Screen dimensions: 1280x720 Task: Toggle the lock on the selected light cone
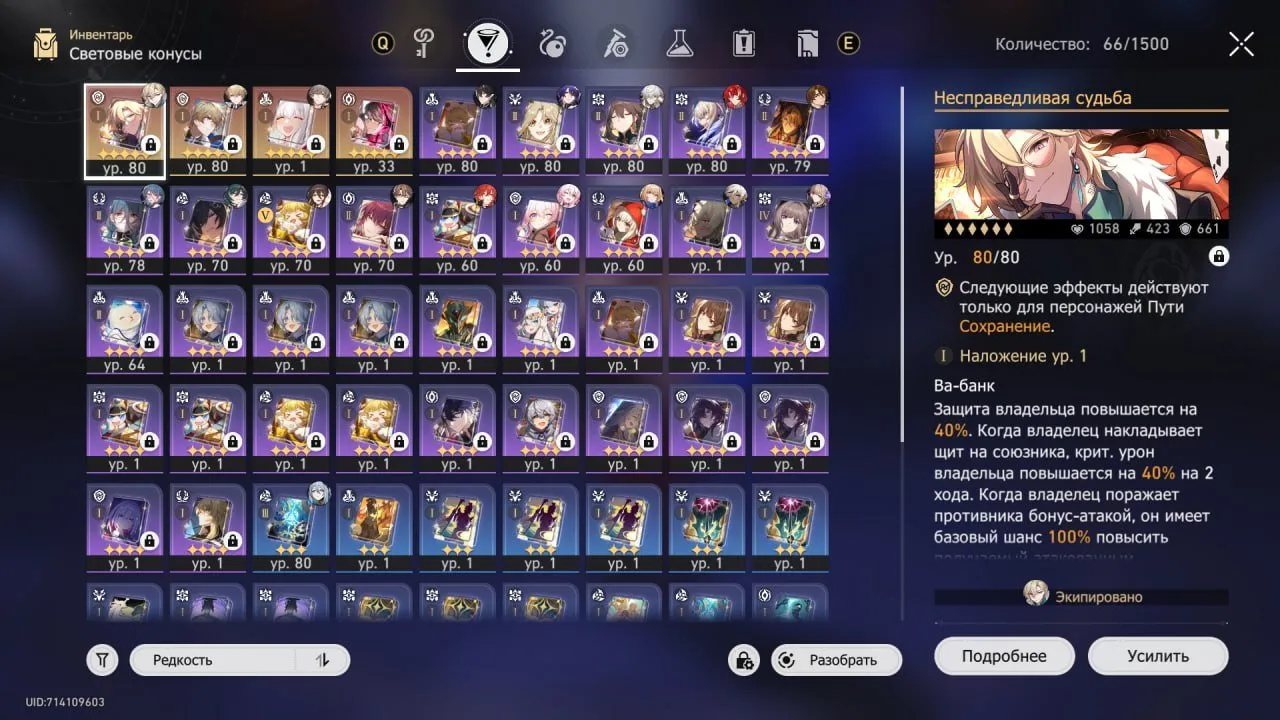tap(1218, 256)
